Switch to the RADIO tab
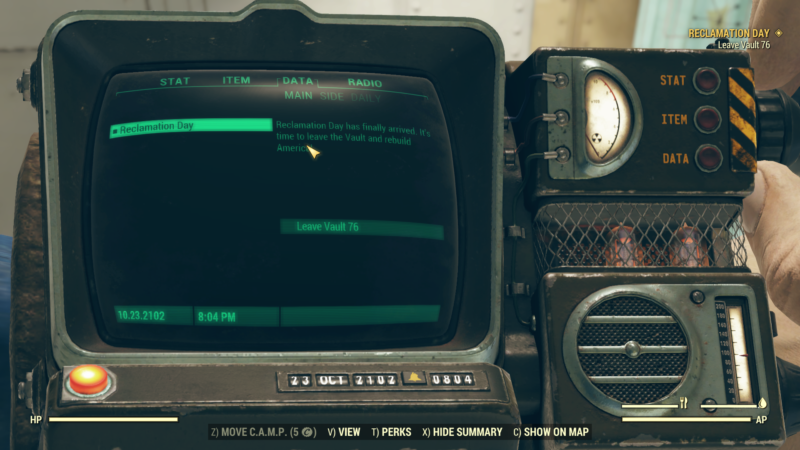The image size is (800, 450). (x=364, y=83)
